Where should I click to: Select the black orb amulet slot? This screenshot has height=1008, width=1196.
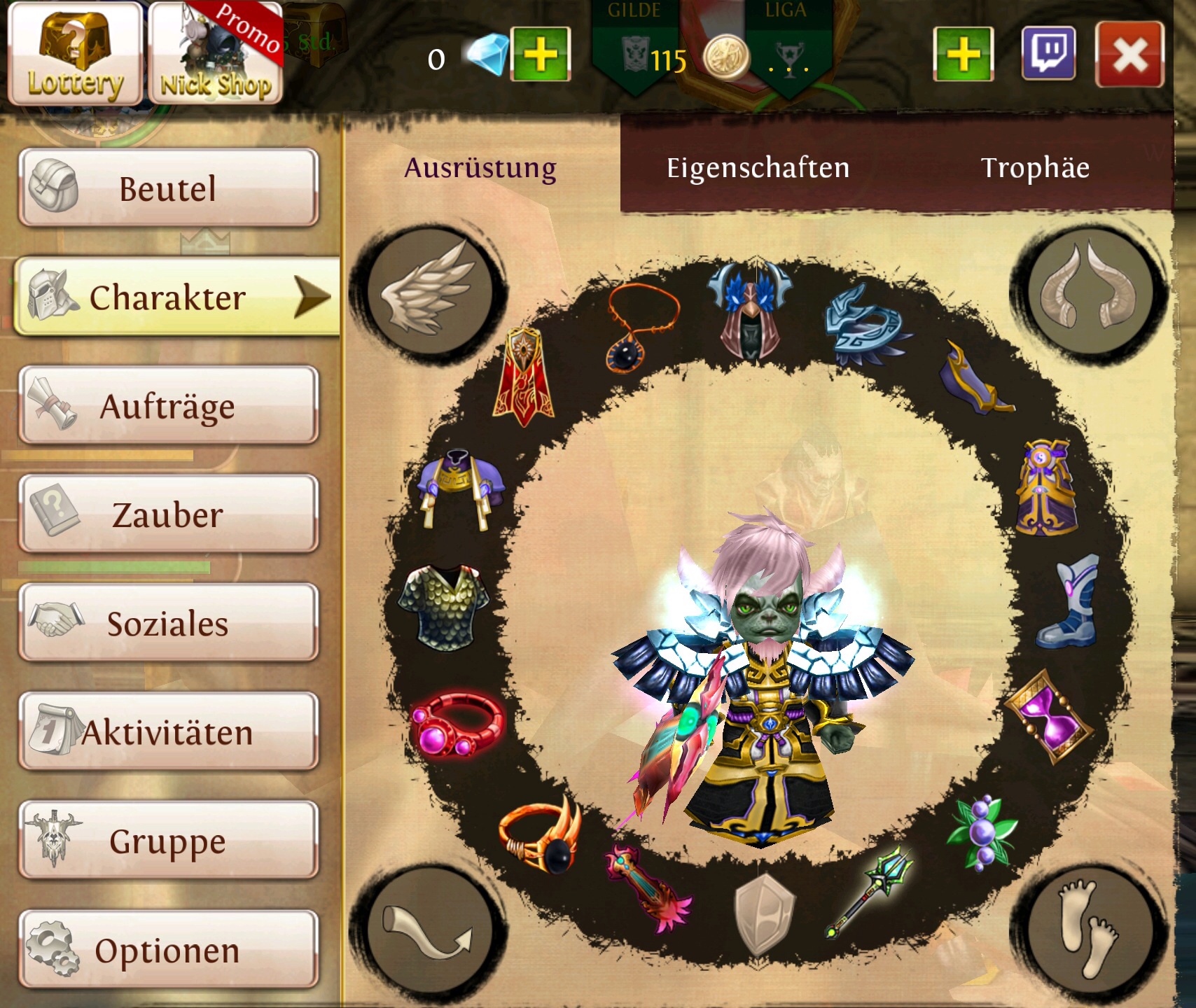pos(641,329)
